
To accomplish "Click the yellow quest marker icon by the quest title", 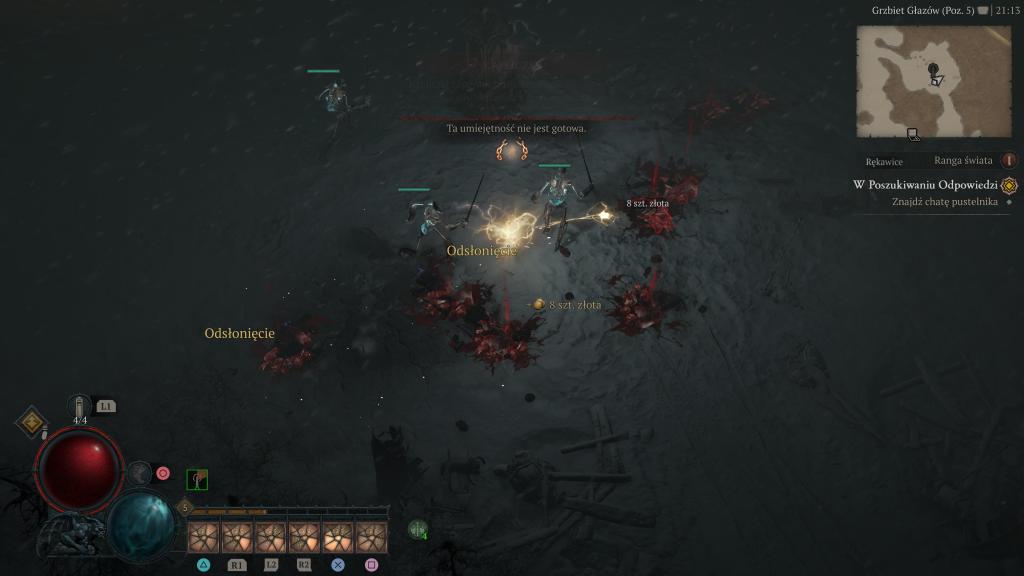I will click(1008, 185).
